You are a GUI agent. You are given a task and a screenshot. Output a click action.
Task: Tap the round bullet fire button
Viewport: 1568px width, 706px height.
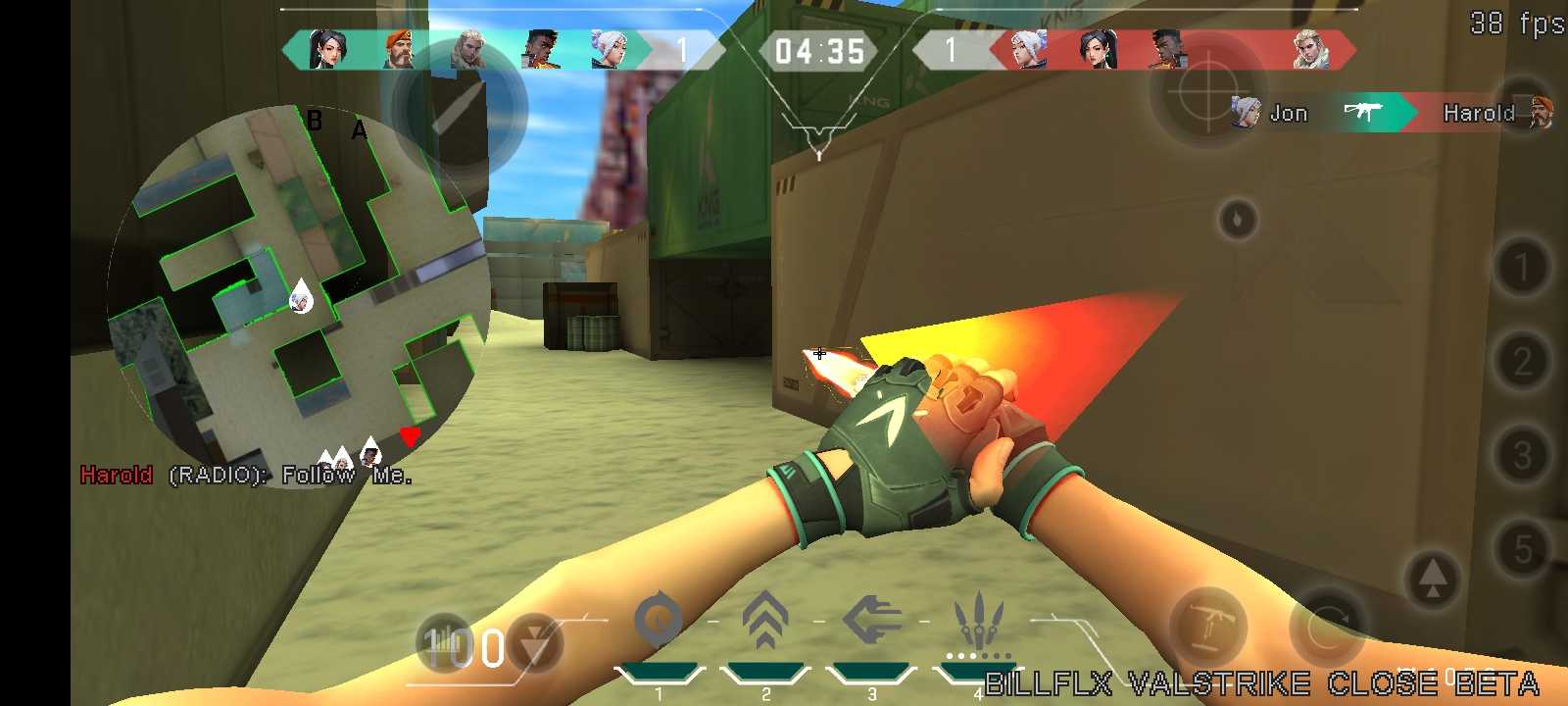459,108
